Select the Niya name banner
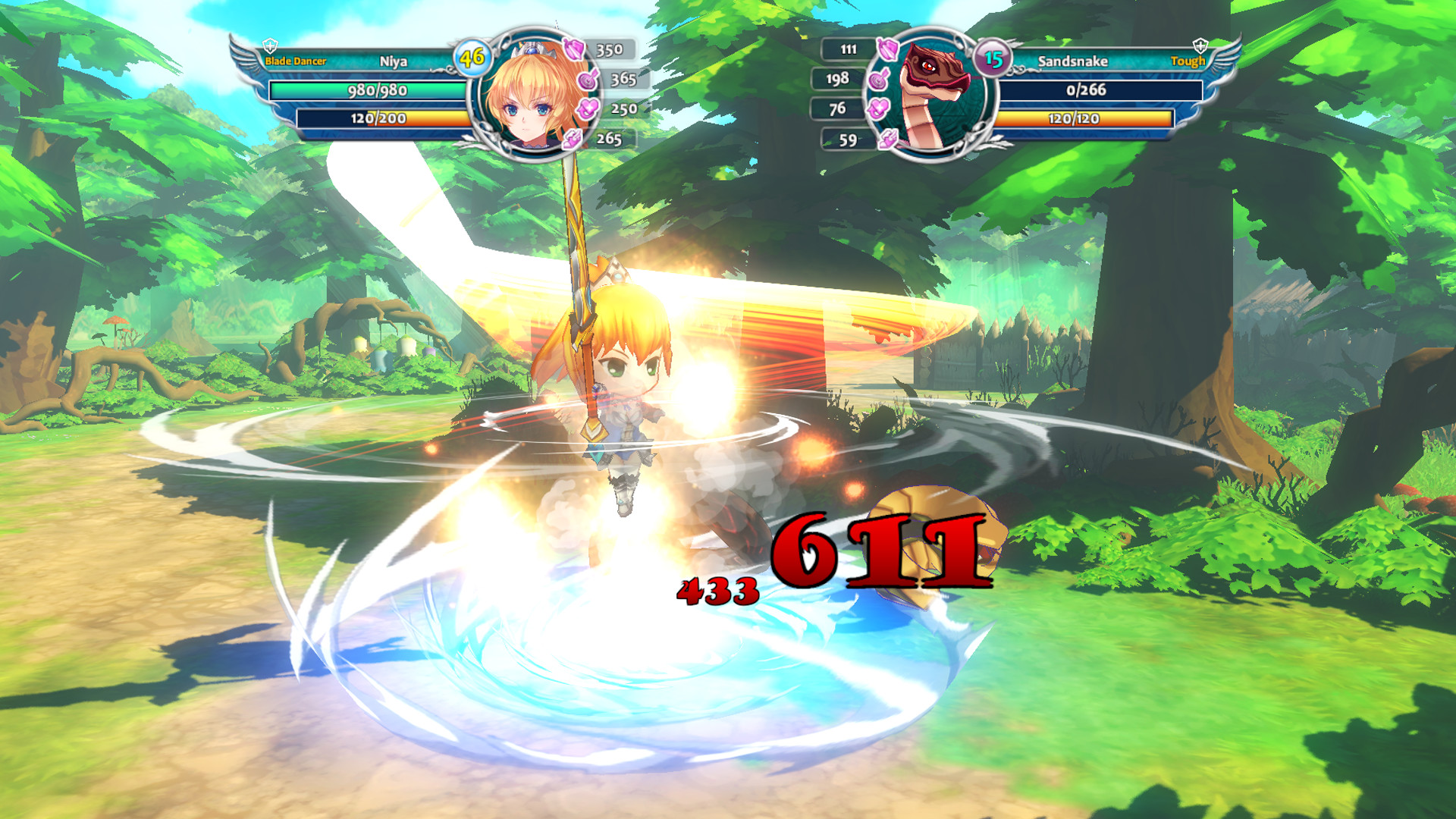1456x819 pixels. [393, 61]
